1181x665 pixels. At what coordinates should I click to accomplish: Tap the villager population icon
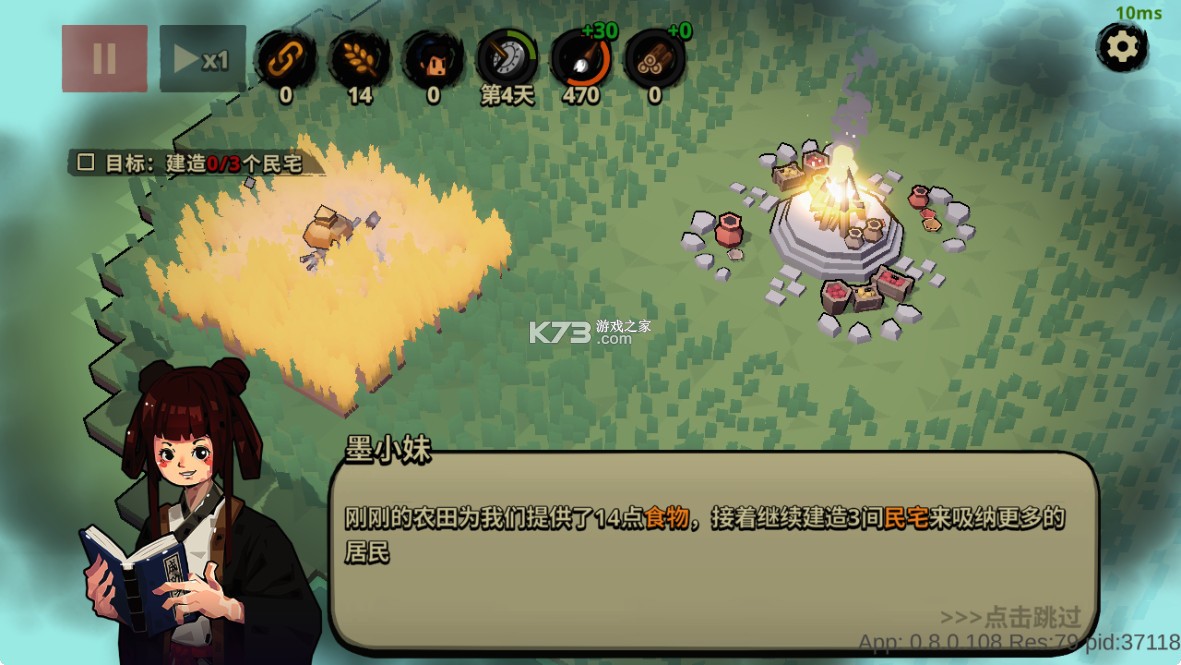point(433,59)
